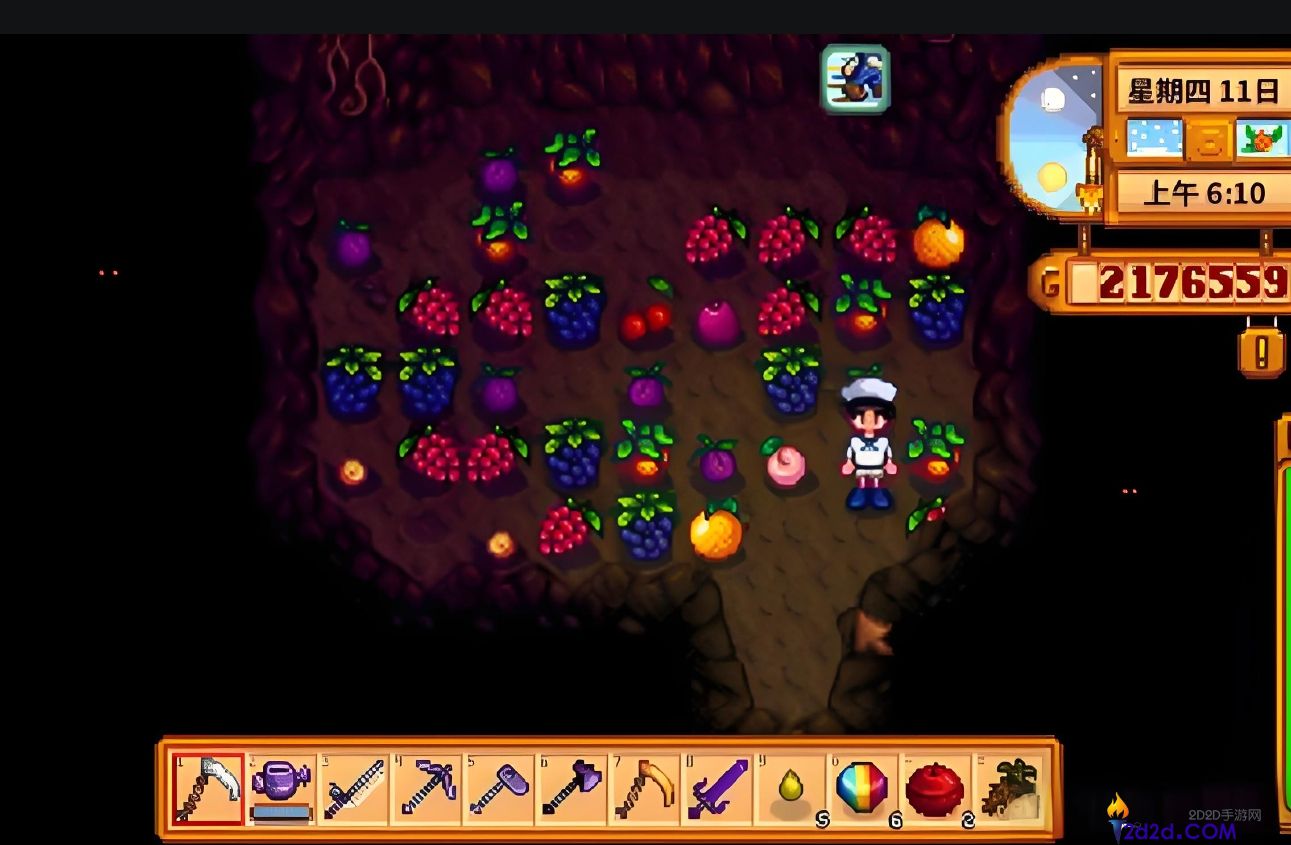Select the serrated white sword slot
Screen dimensions: 1291x845
click(x=354, y=788)
